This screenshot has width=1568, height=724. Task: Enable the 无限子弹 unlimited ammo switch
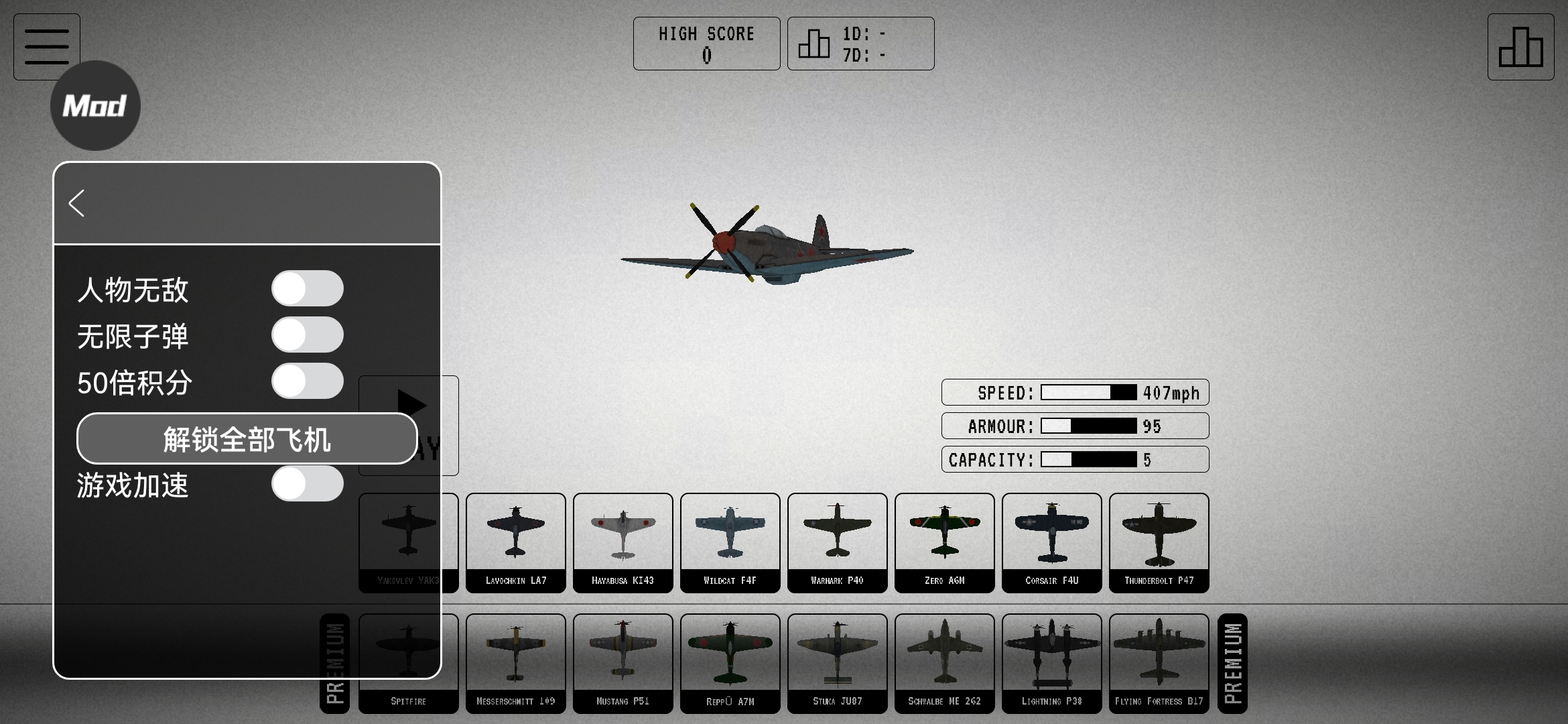point(307,335)
